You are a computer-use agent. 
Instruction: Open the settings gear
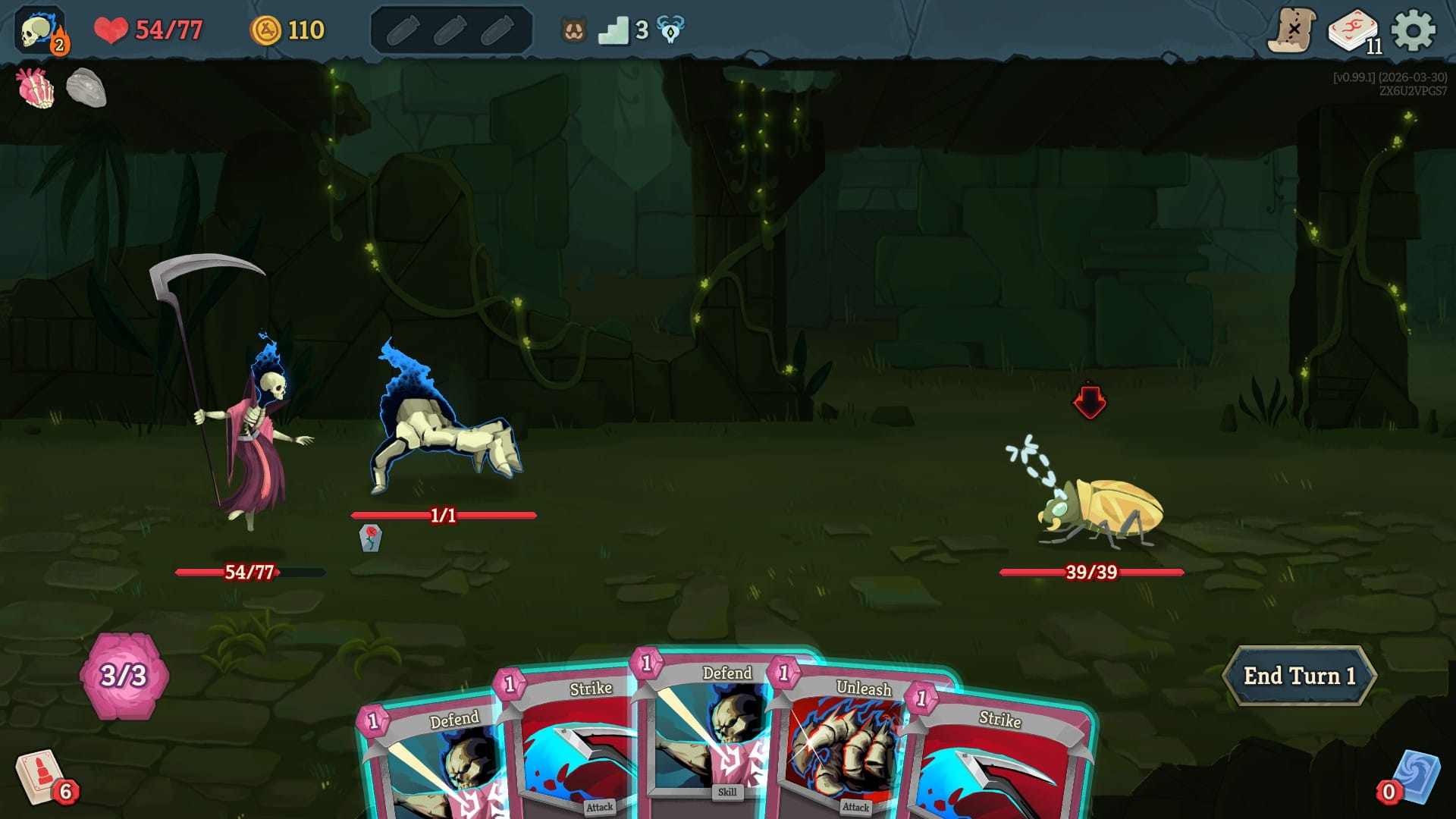(x=1414, y=30)
